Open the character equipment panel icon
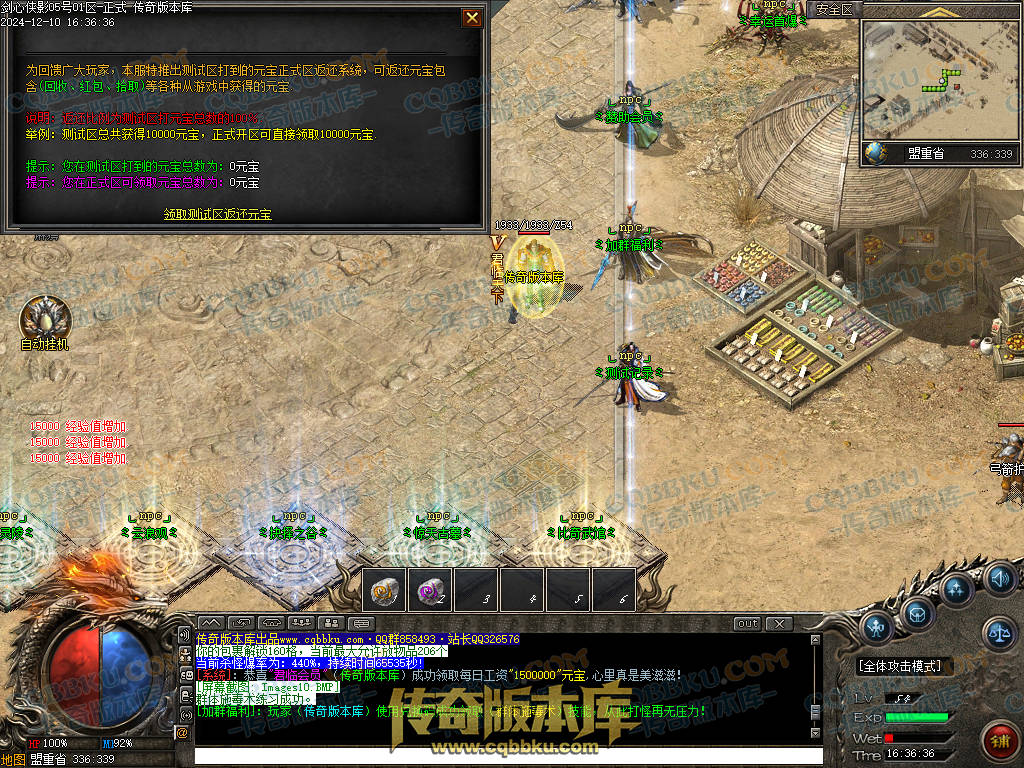The width and height of the screenshot is (1024, 768). click(876, 628)
